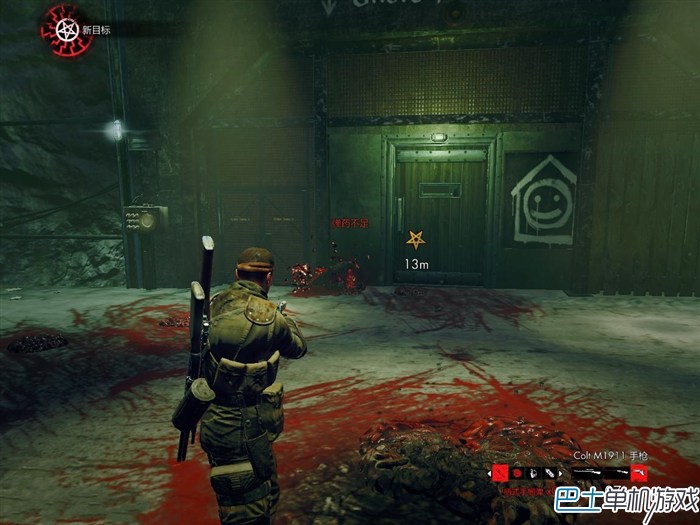
Task: Cycle items with the right arrow
Action: [x=560, y=473]
